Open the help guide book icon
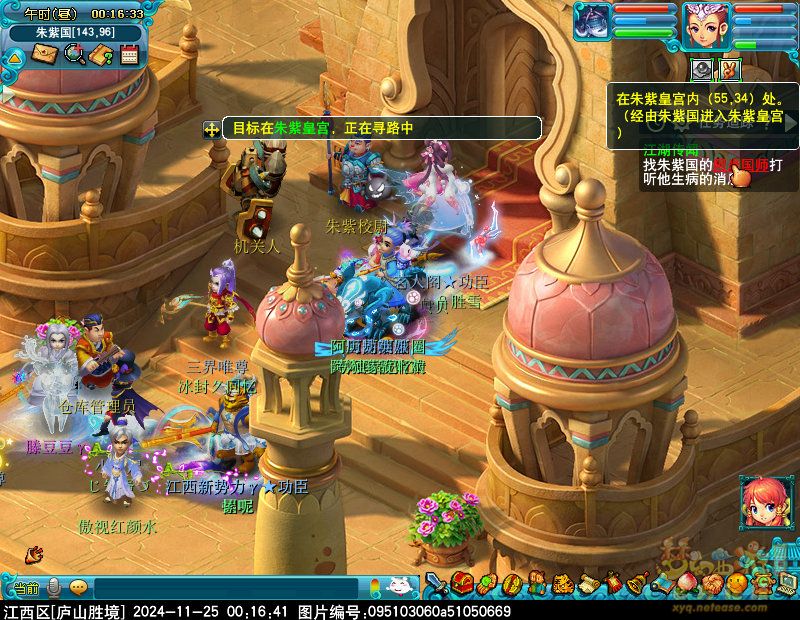Image resolution: width=800 pixels, height=620 pixels. point(101,54)
